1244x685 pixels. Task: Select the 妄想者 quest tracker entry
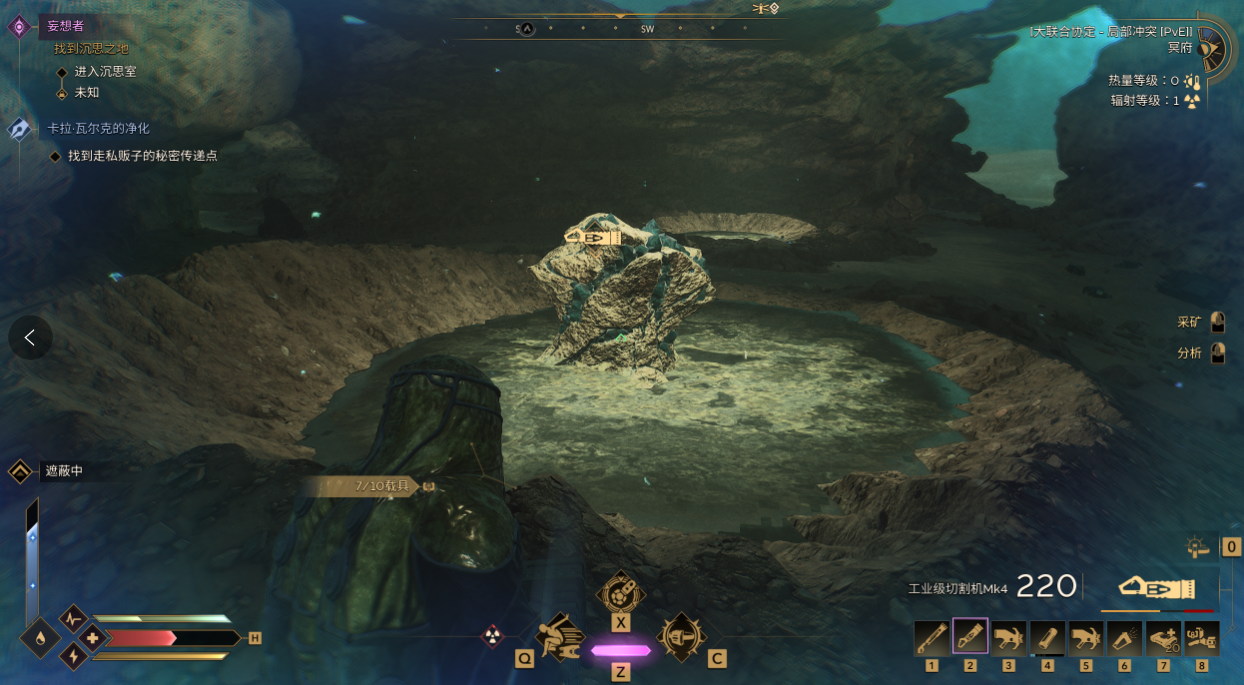pyautogui.click(x=66, y=26)
